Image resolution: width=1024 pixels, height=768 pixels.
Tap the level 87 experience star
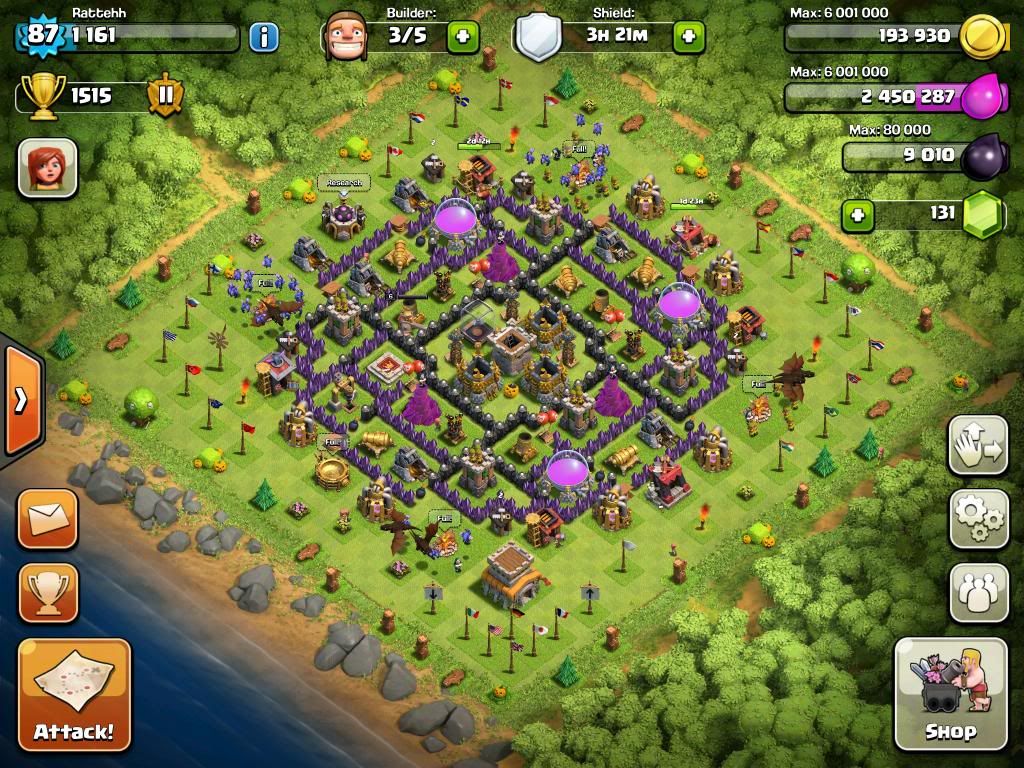(x=42, y=35)
